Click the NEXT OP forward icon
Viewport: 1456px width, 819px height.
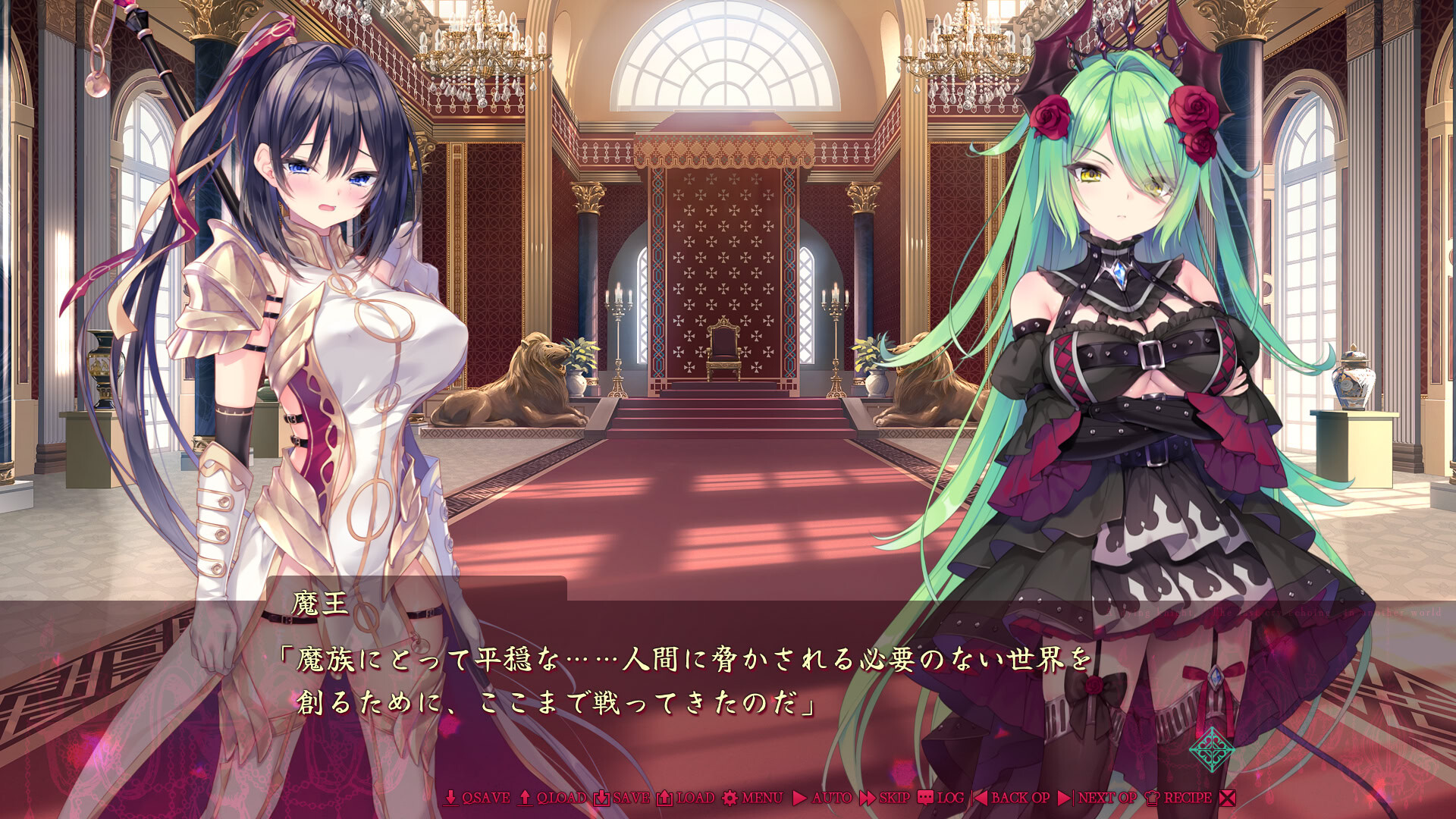tap(1064, 798)
